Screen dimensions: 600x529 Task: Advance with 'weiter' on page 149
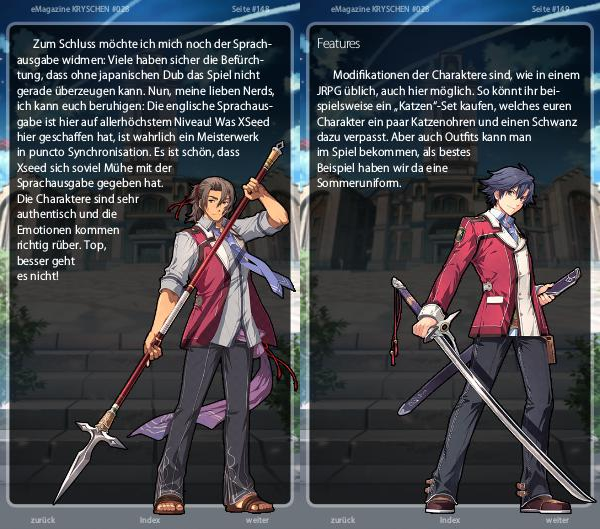click(x=557, y=520)
